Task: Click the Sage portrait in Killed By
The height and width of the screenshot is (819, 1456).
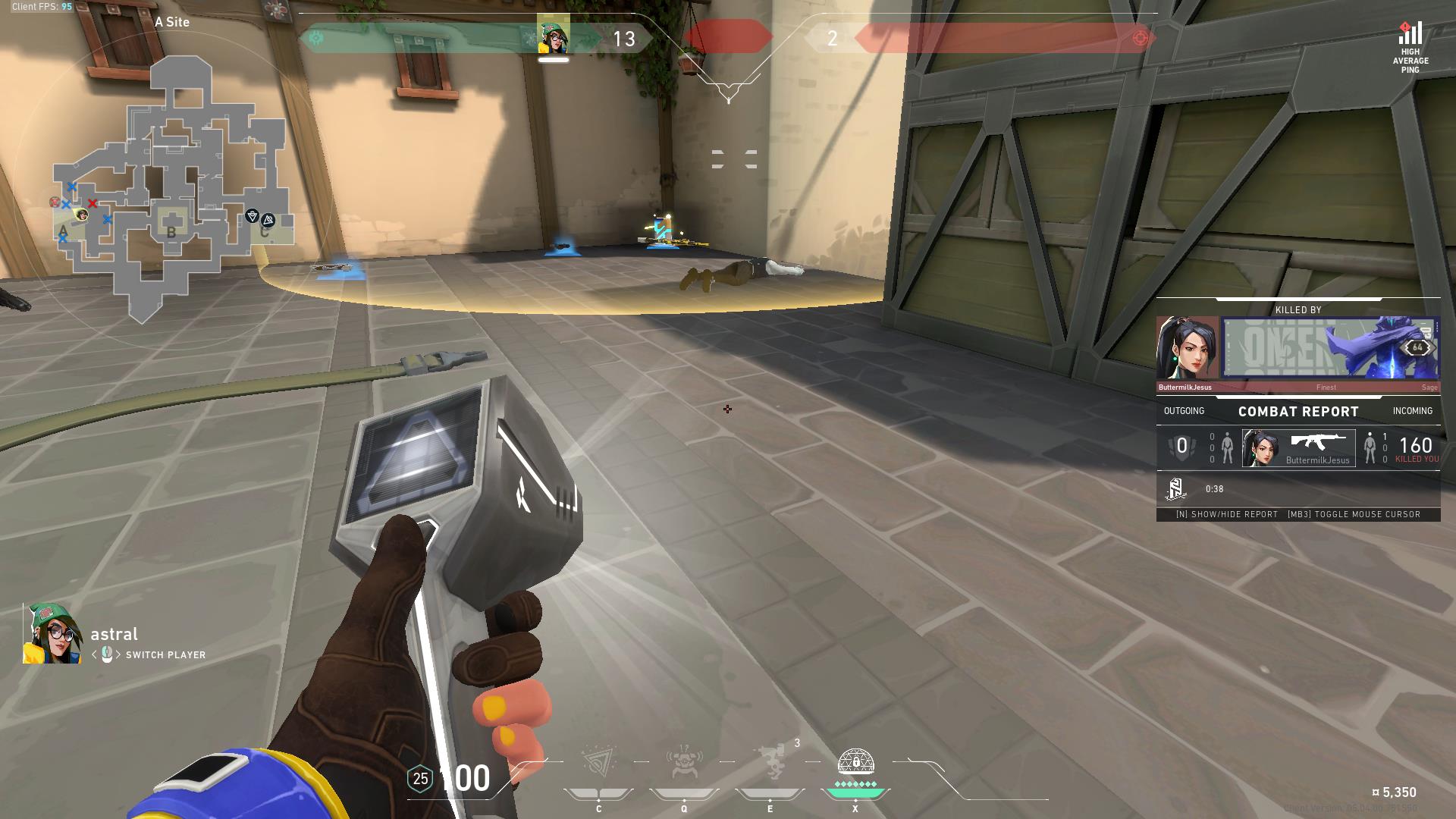Action: coord(1187,348)
